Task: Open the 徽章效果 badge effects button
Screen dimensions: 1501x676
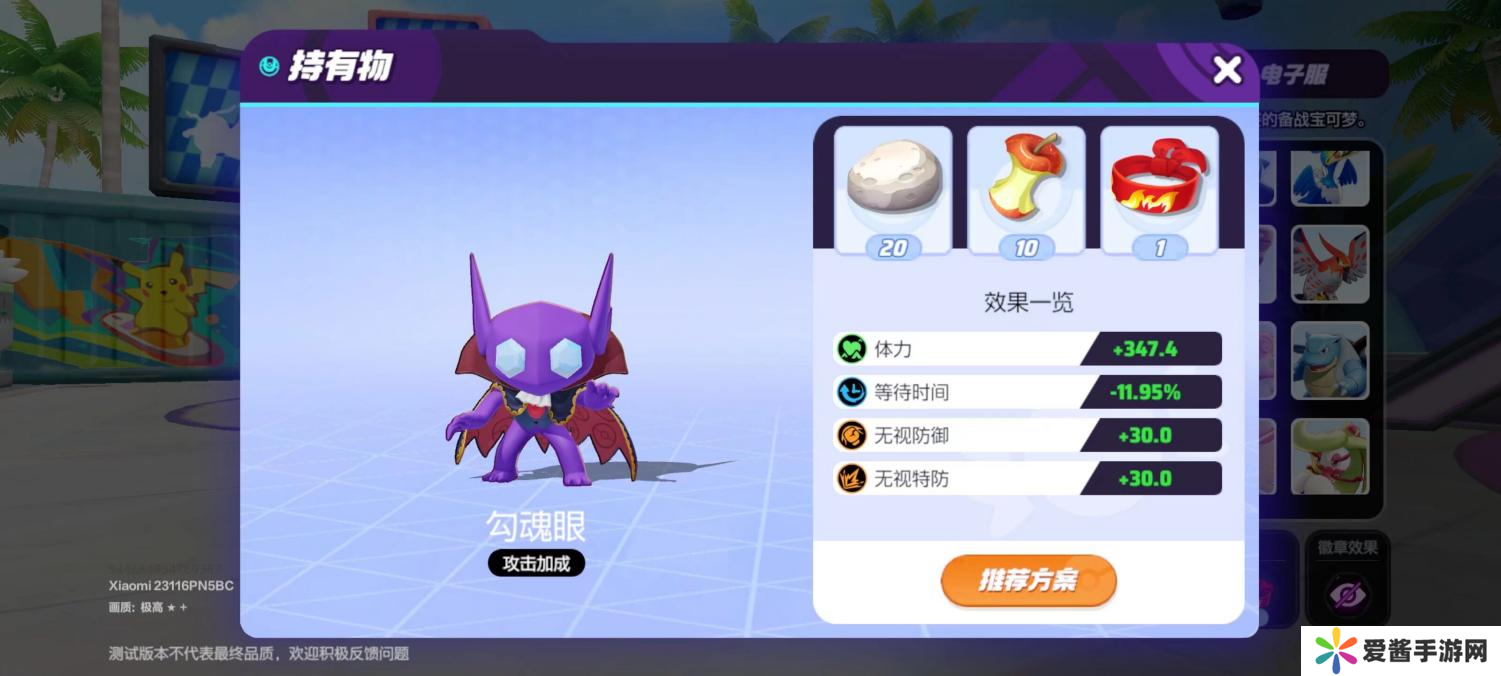Action: pos(1346,582)
